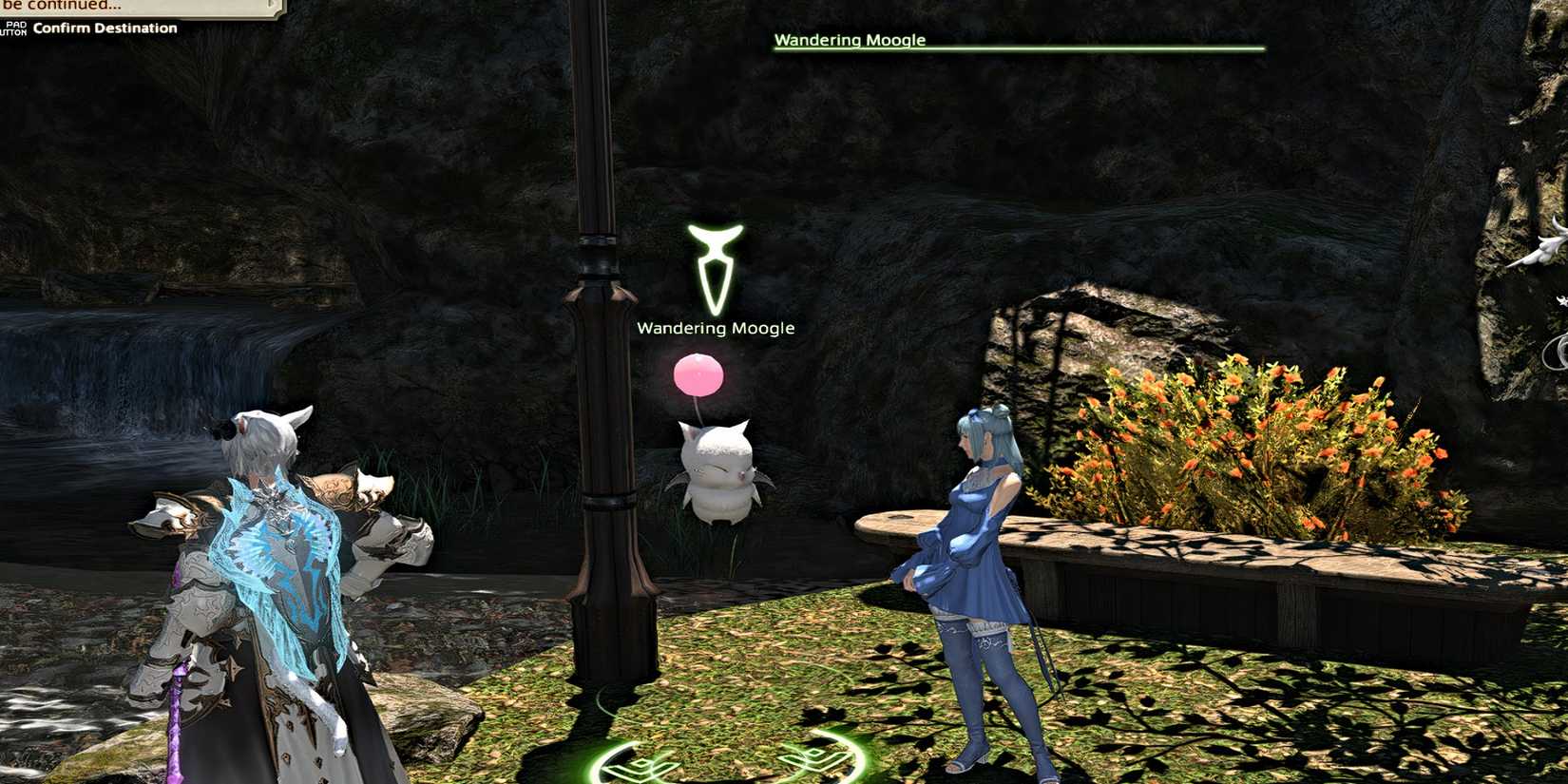
Task: Click the Wandering Moogle nameplate at the top
Action: (x=849, y=40)
